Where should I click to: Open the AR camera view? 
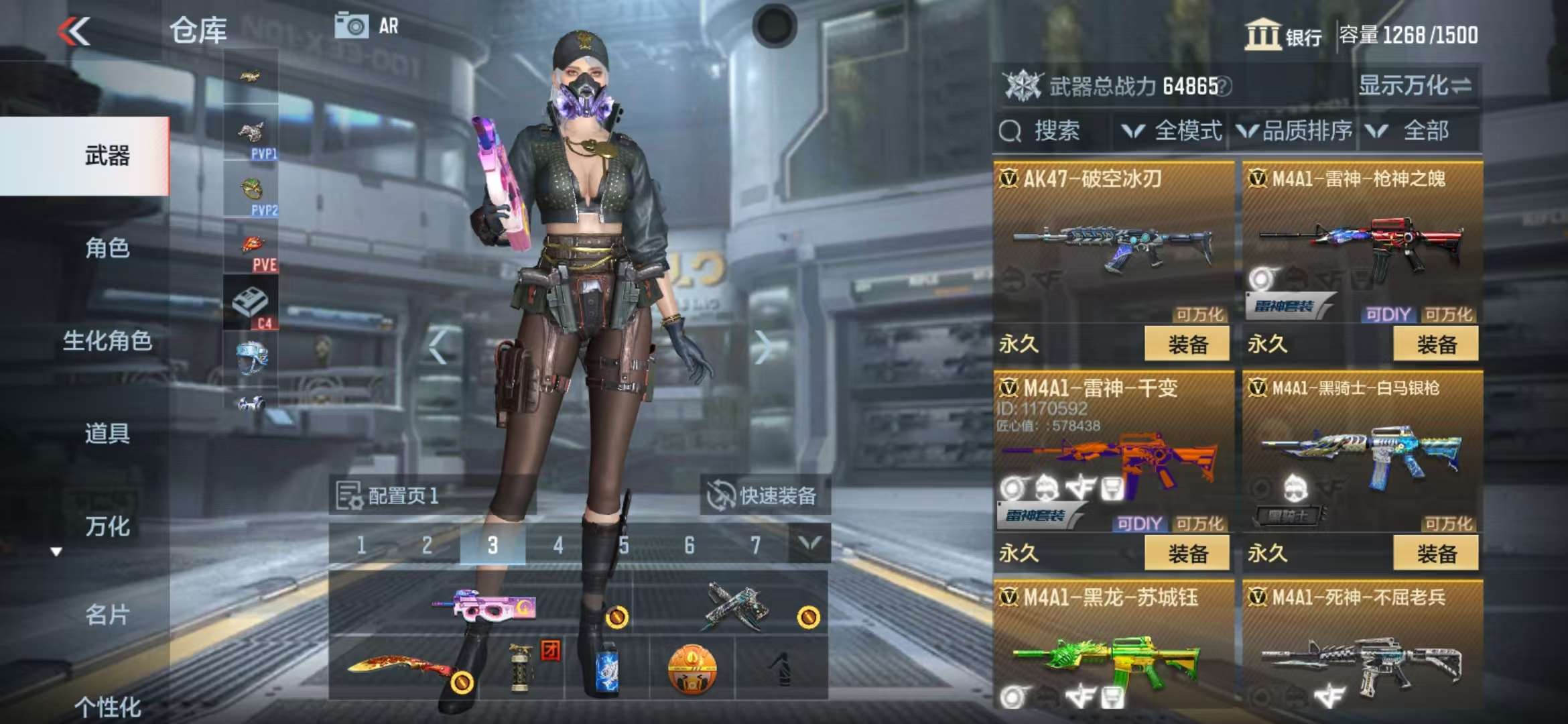(367, 26)
